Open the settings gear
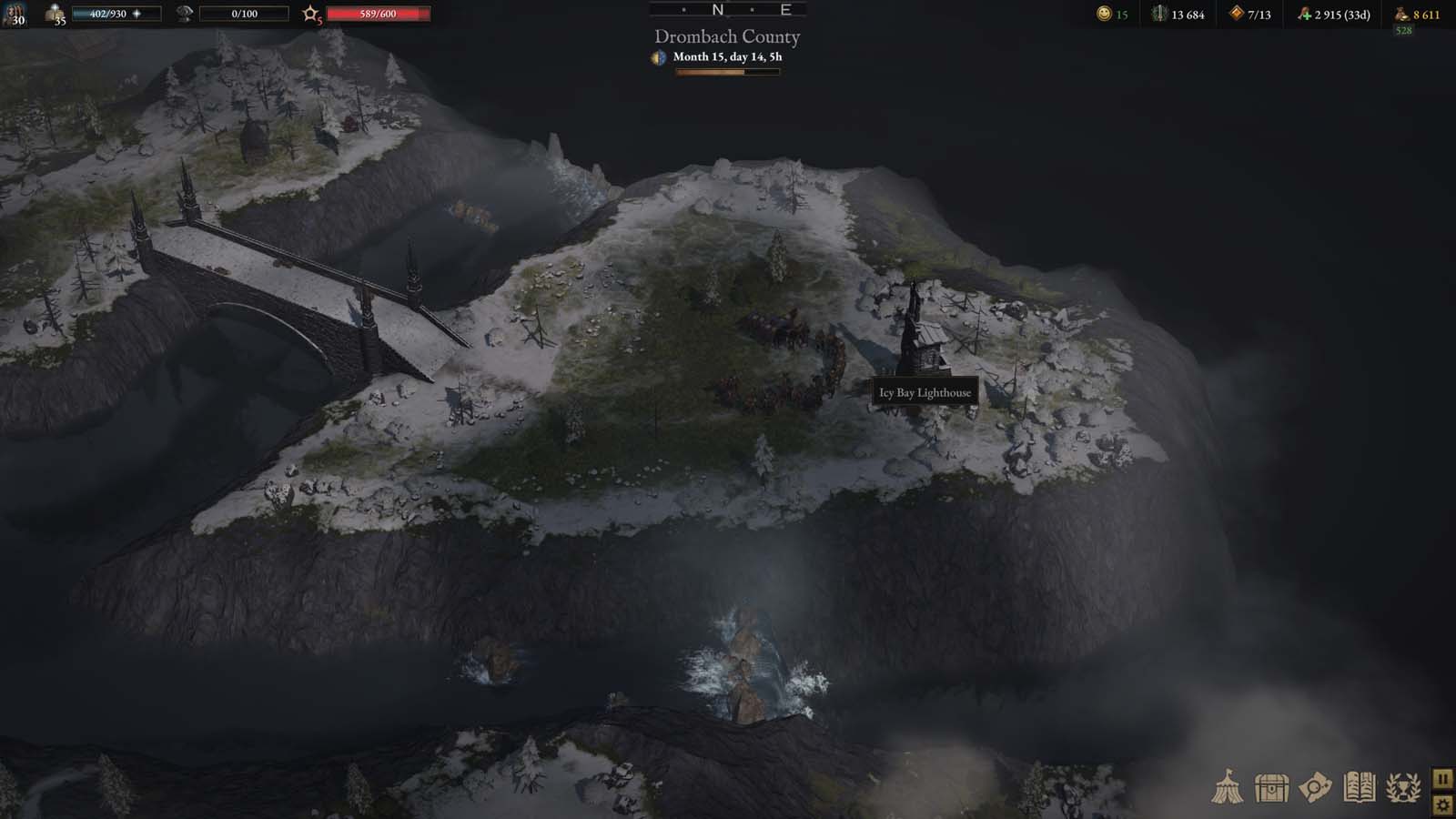 [1442, 805]
